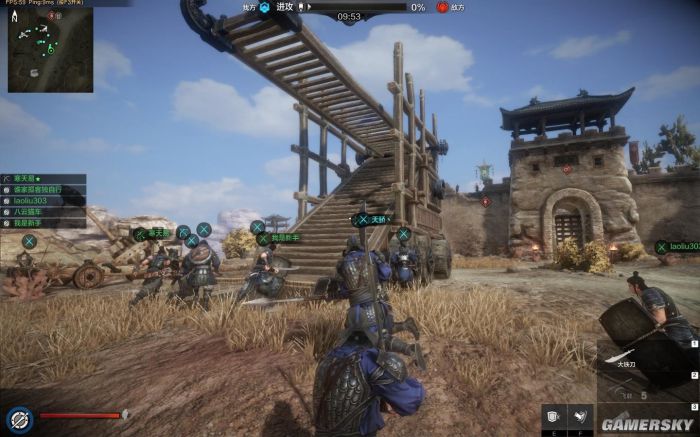Activate the shield skill icon

click(553, 415)
